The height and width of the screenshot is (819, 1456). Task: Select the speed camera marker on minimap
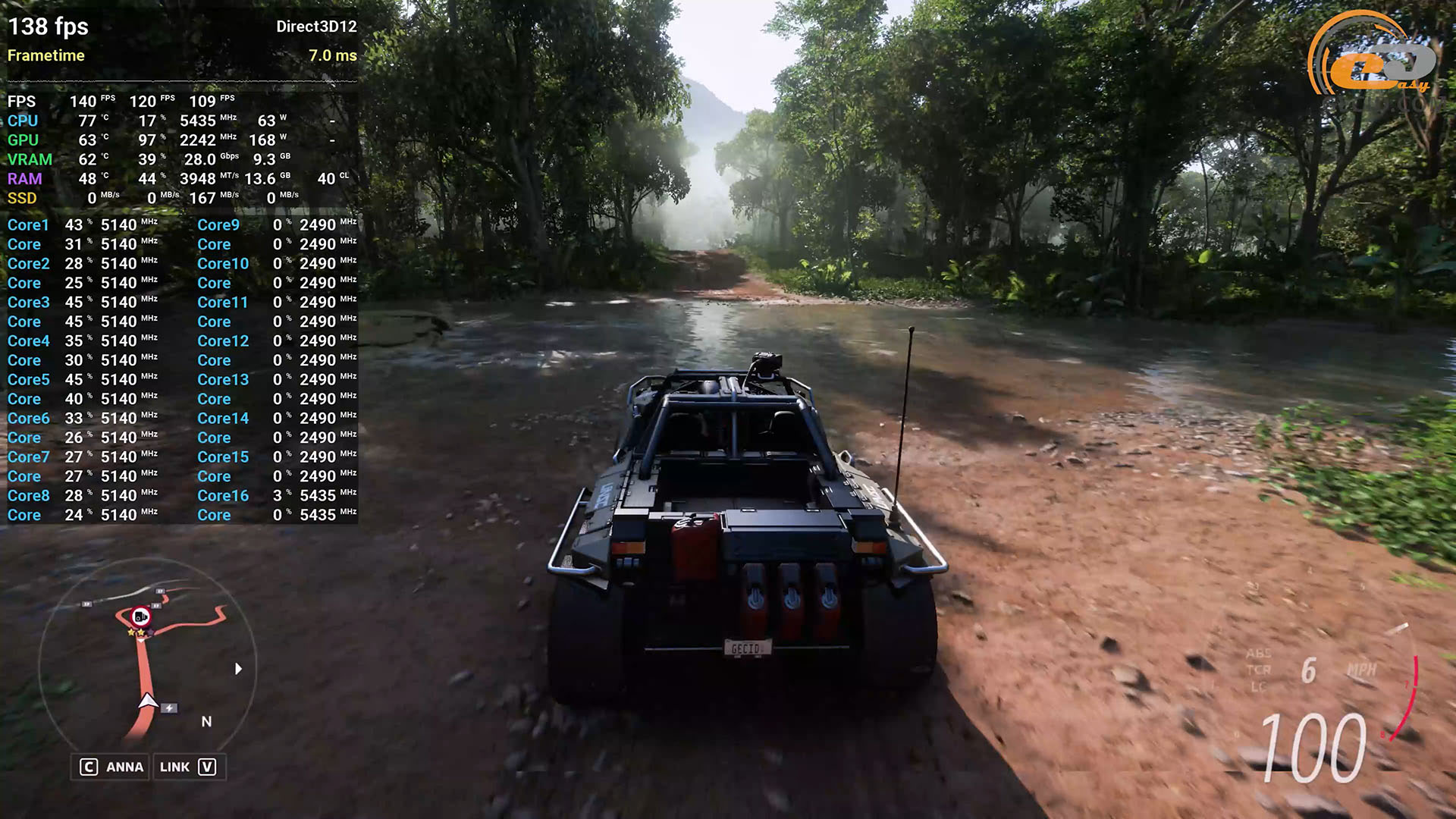click(140, 617)
